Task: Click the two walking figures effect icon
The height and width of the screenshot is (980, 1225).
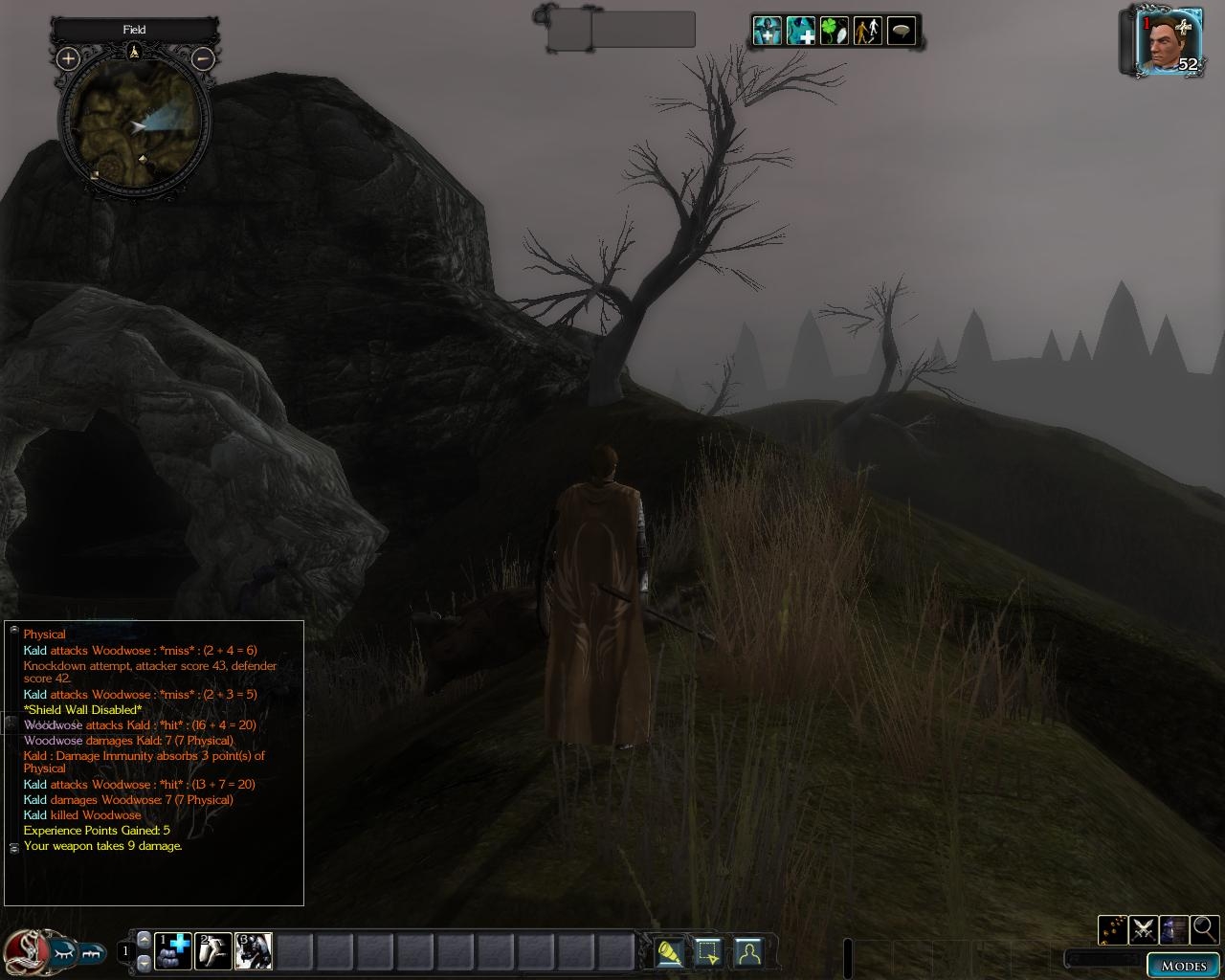Action: tap(867, 32)
